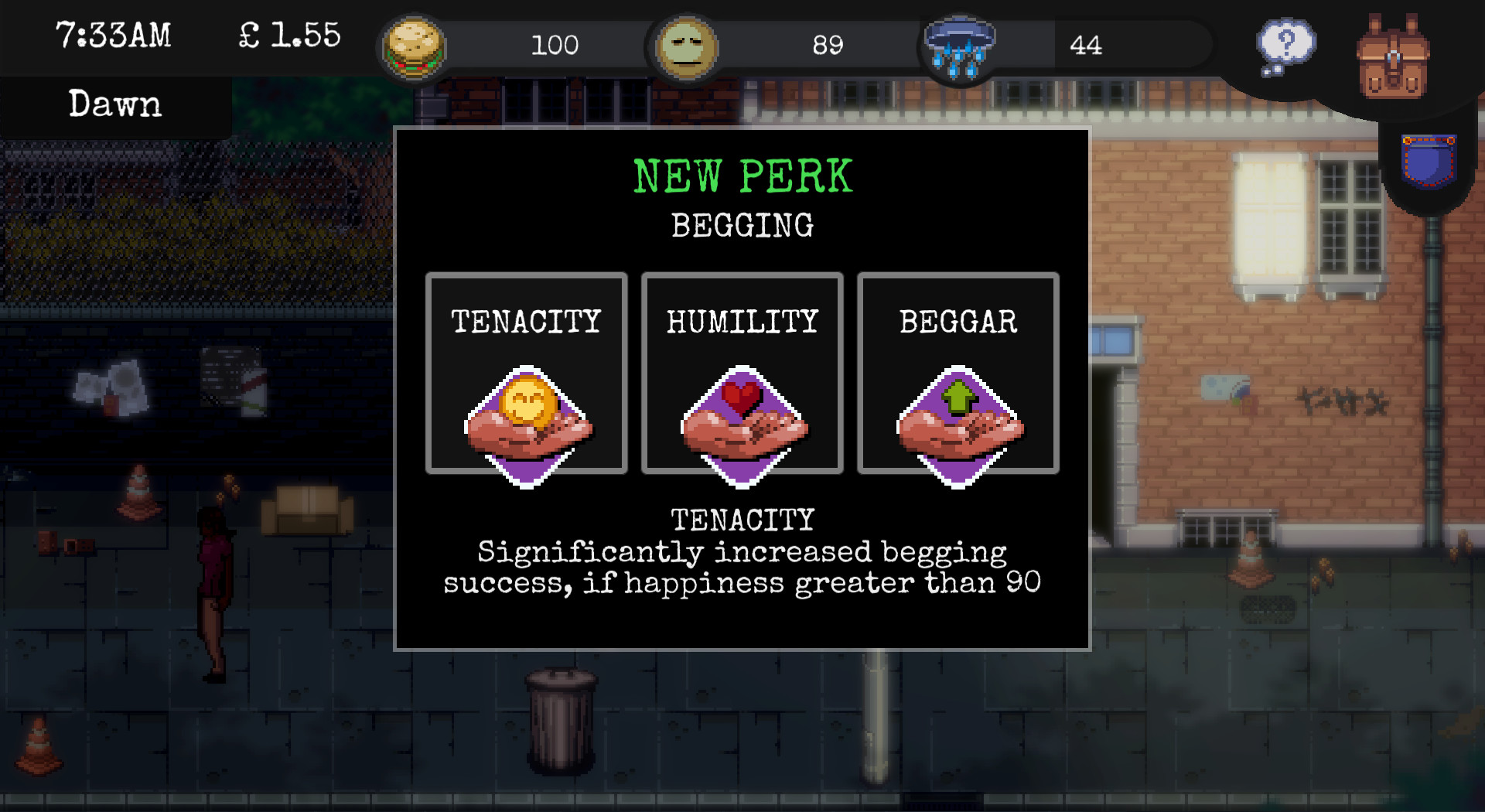
Task: Click the rain shower wetness icon
Action: click(x=959, y=46)
